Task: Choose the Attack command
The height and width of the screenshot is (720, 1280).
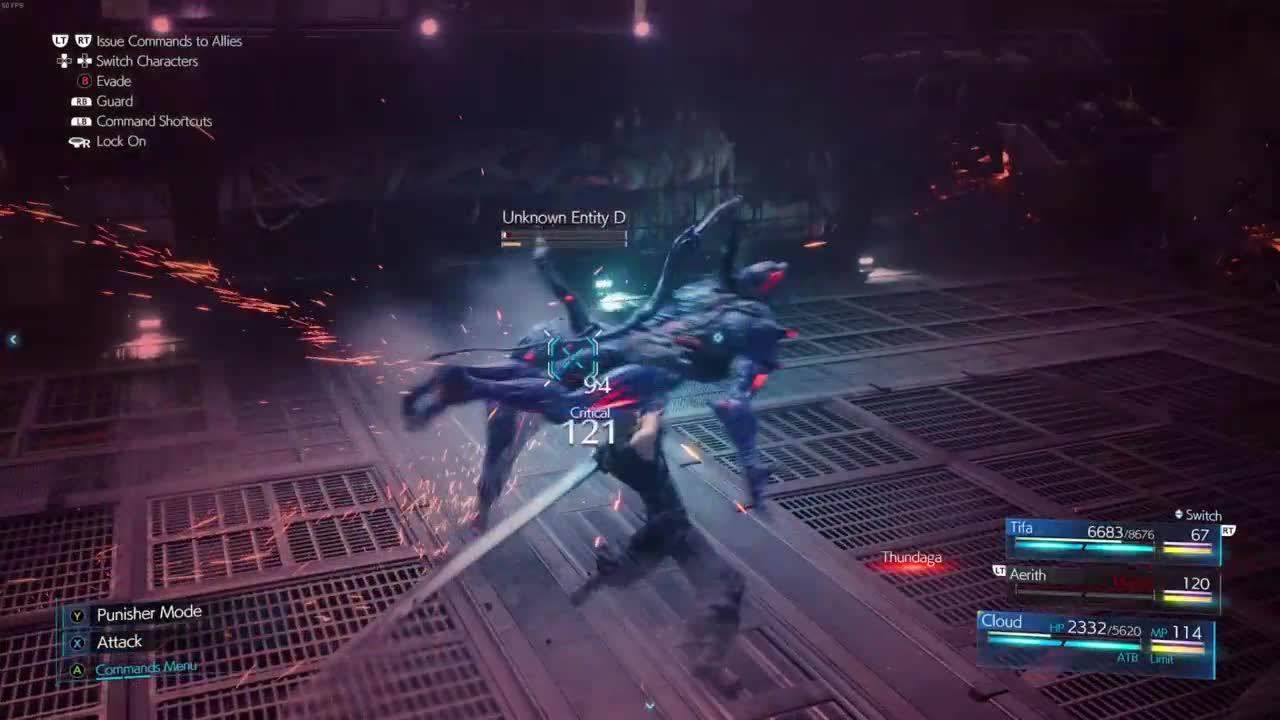Action: [x=119, y=642]
